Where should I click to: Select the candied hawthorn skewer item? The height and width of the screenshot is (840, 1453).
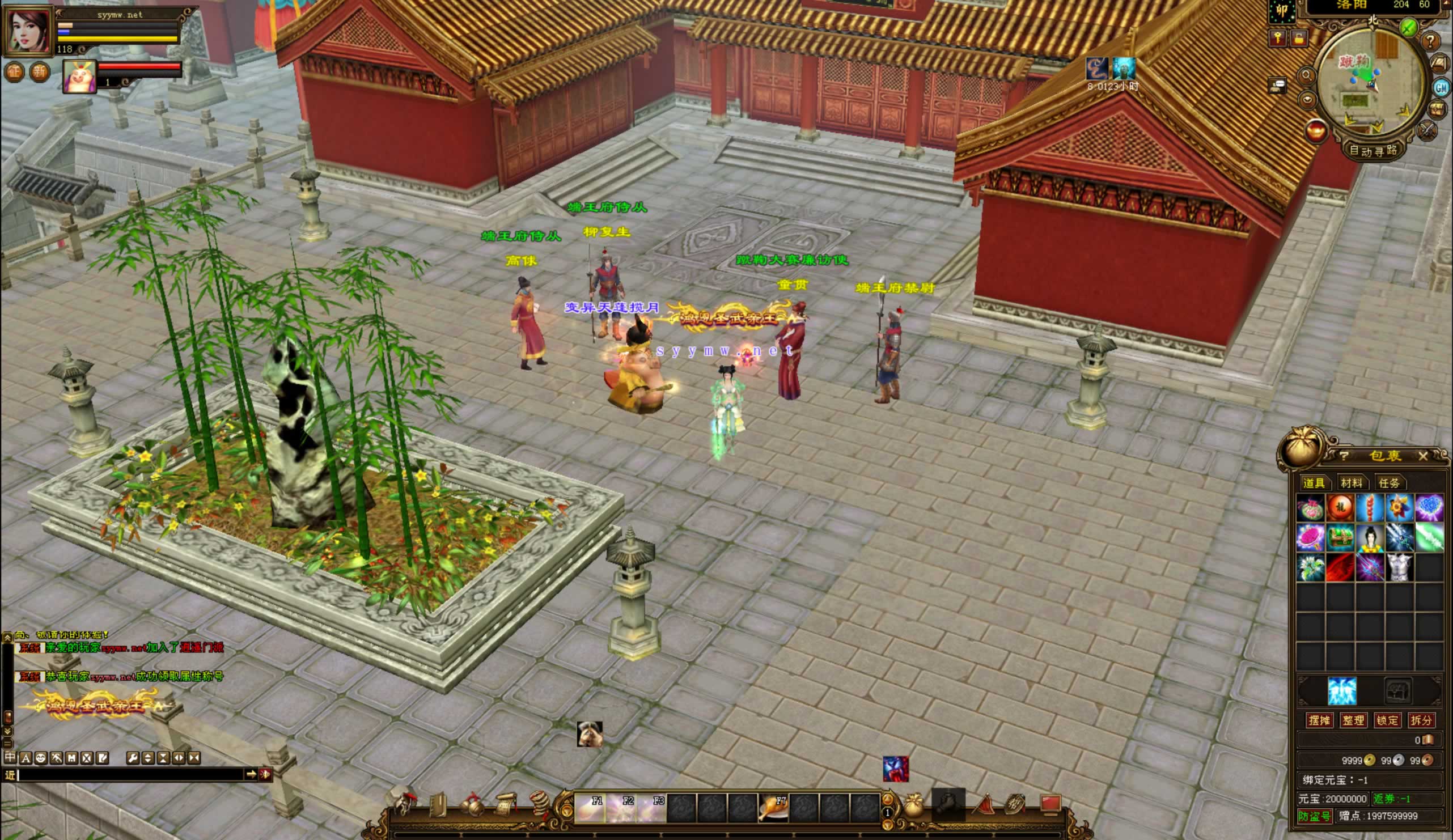[x=1370, y=508]
